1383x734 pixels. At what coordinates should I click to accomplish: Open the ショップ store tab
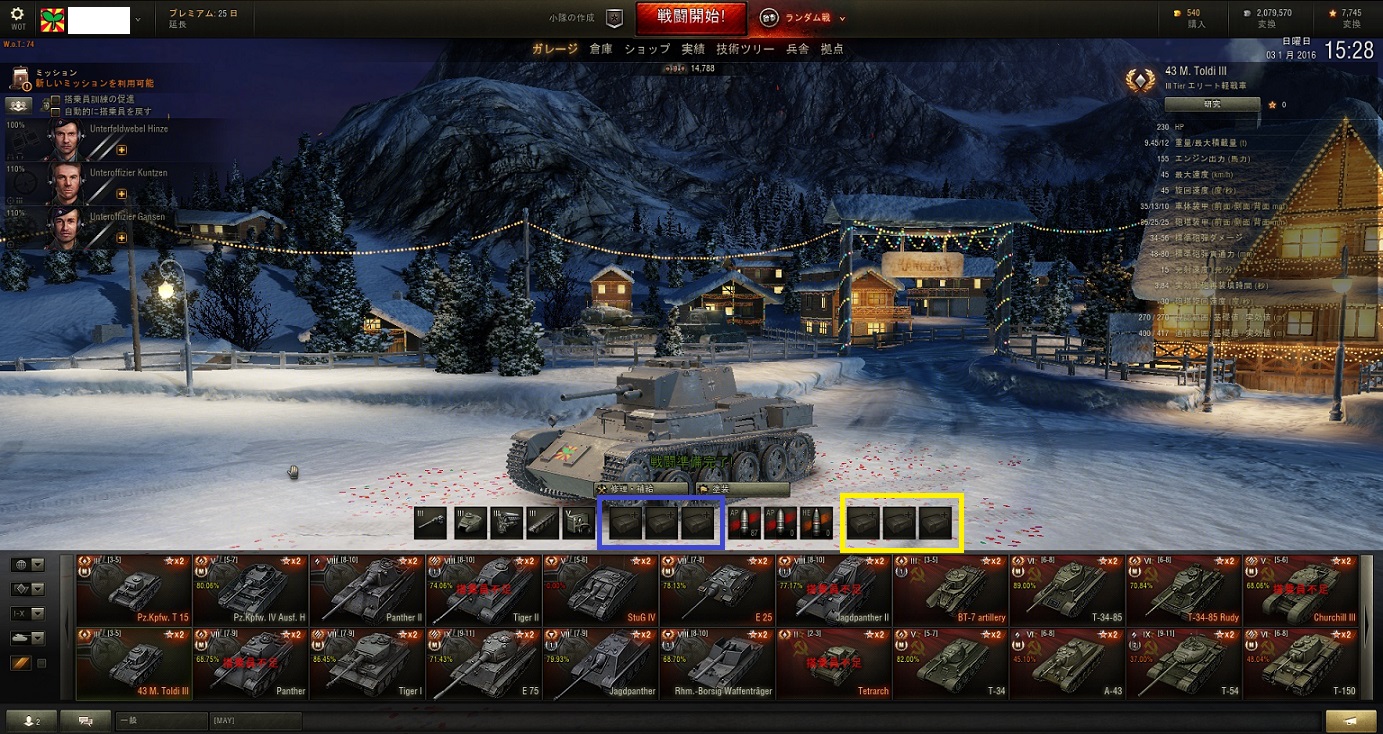[x=647, y=49]
